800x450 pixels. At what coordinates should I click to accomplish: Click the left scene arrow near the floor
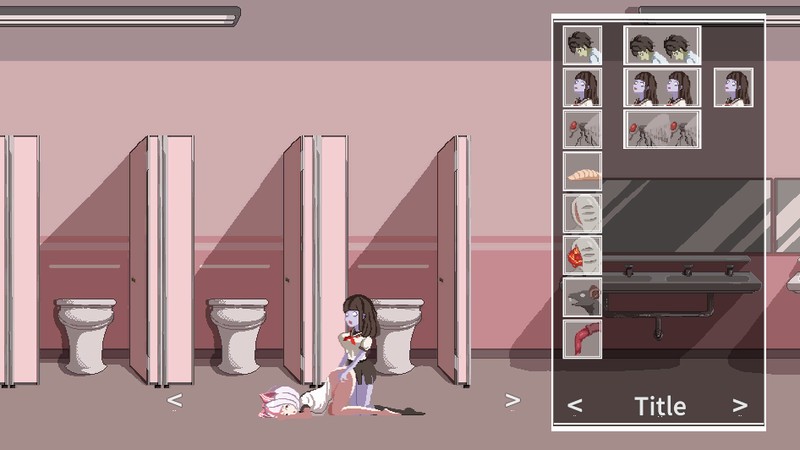[174, 401]
